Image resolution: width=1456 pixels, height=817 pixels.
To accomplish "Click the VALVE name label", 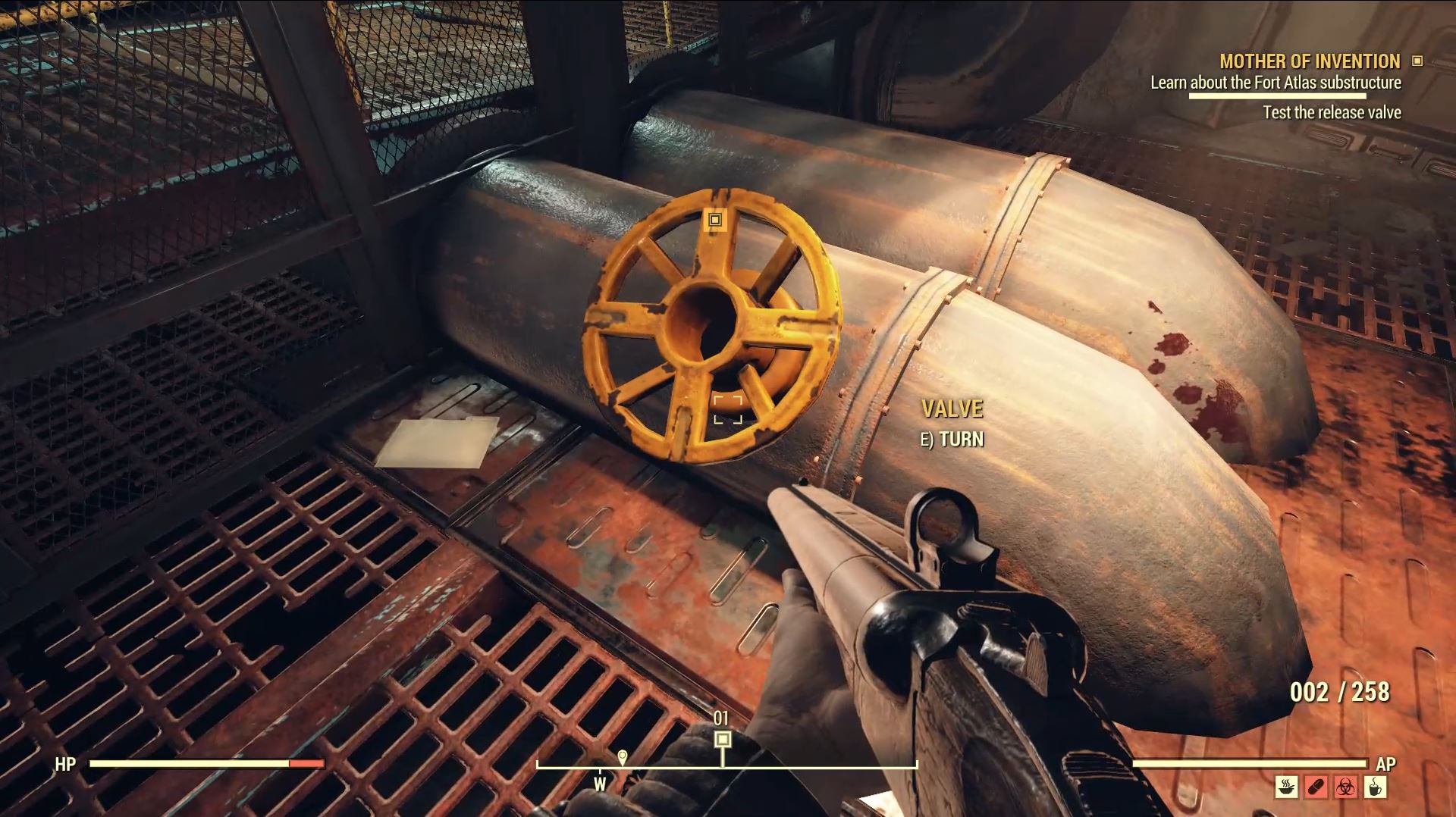I will click(x=952, y=408).
